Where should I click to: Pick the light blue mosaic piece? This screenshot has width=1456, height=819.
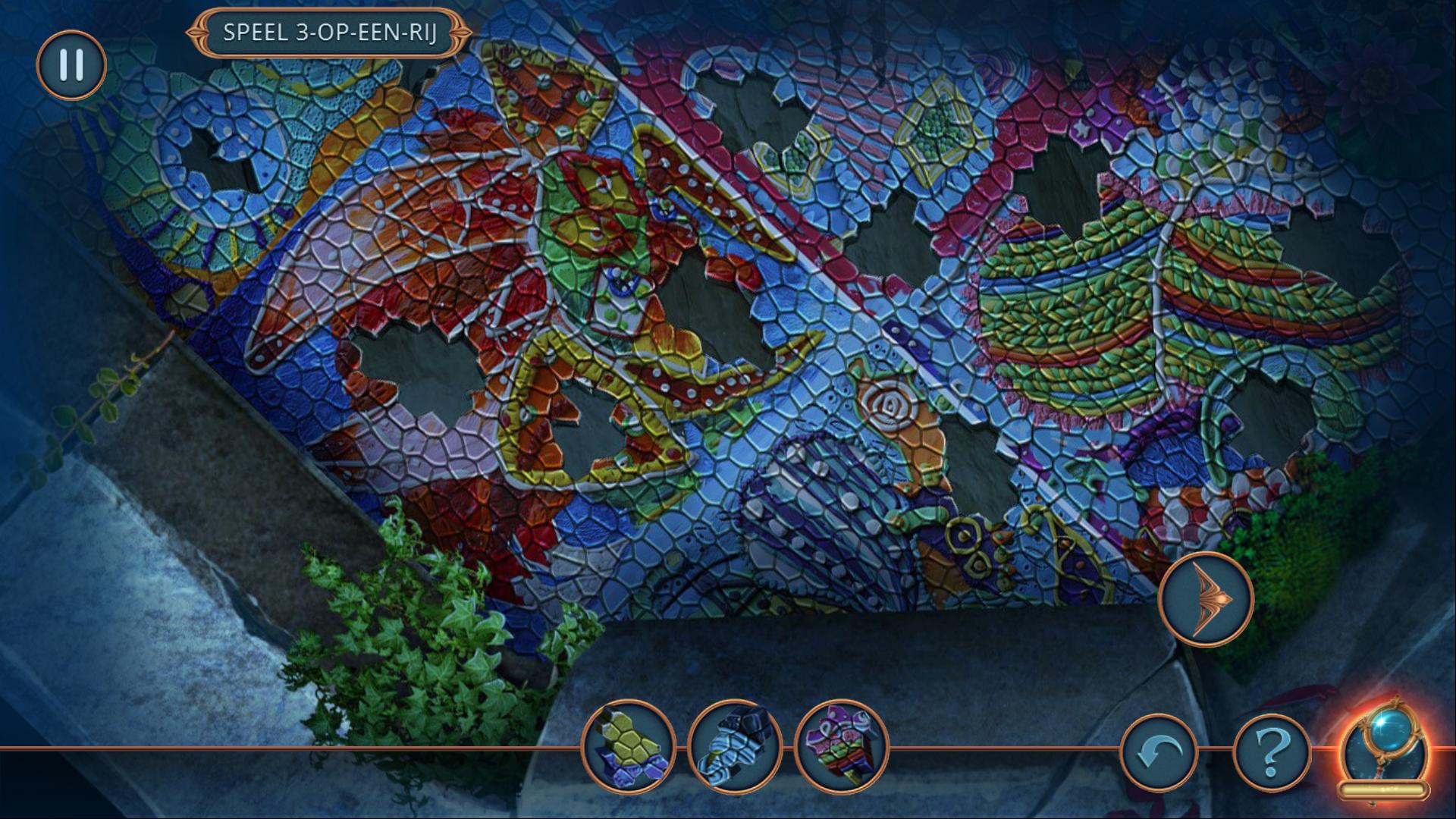point(734,746)
